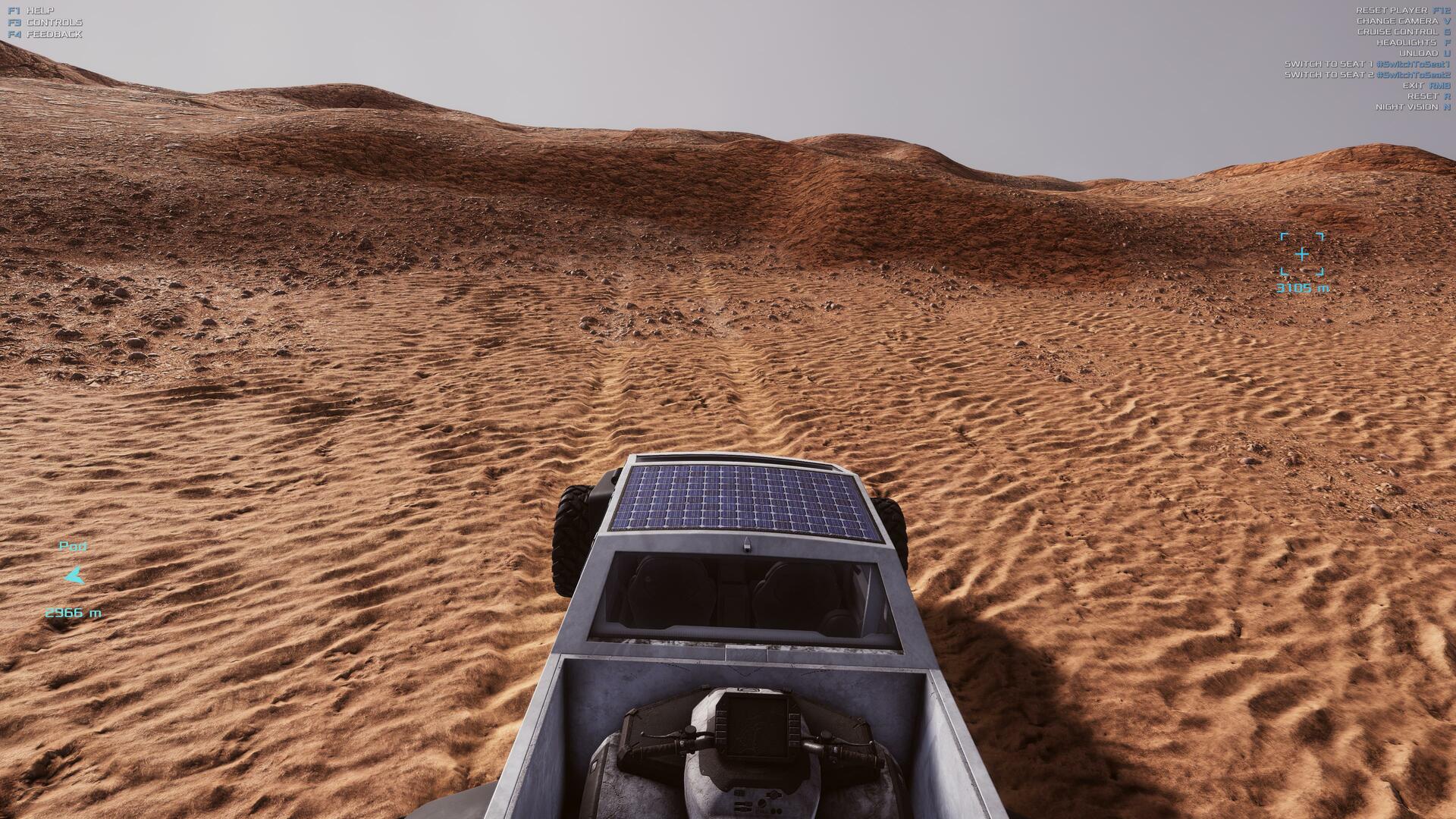Image resolution: width=1456 pixels, height=819 pixels.
Task: Select the bracketed crosshair waypoint marker
Action: (x=1301, y=254)
